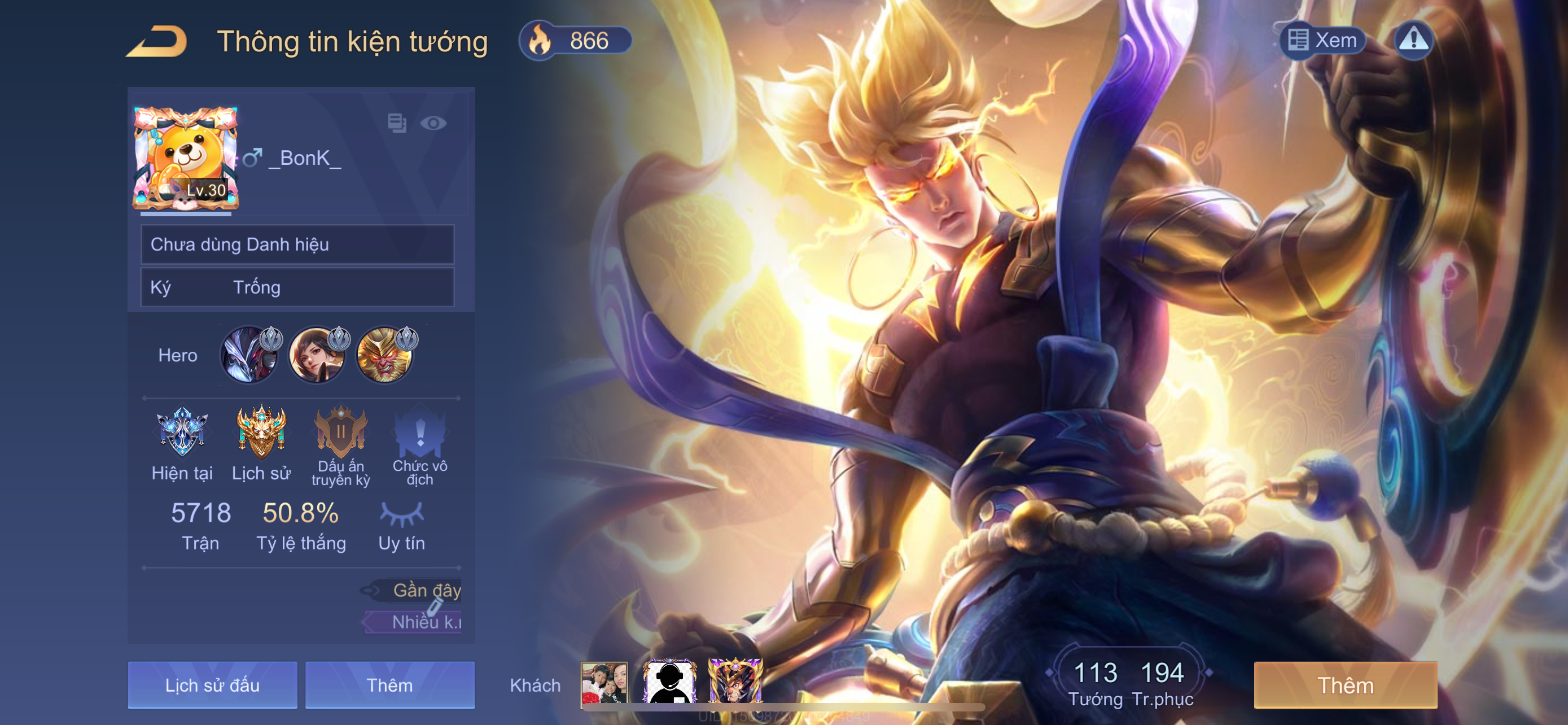Open 'Lịch sử đấu' match history

212,685
